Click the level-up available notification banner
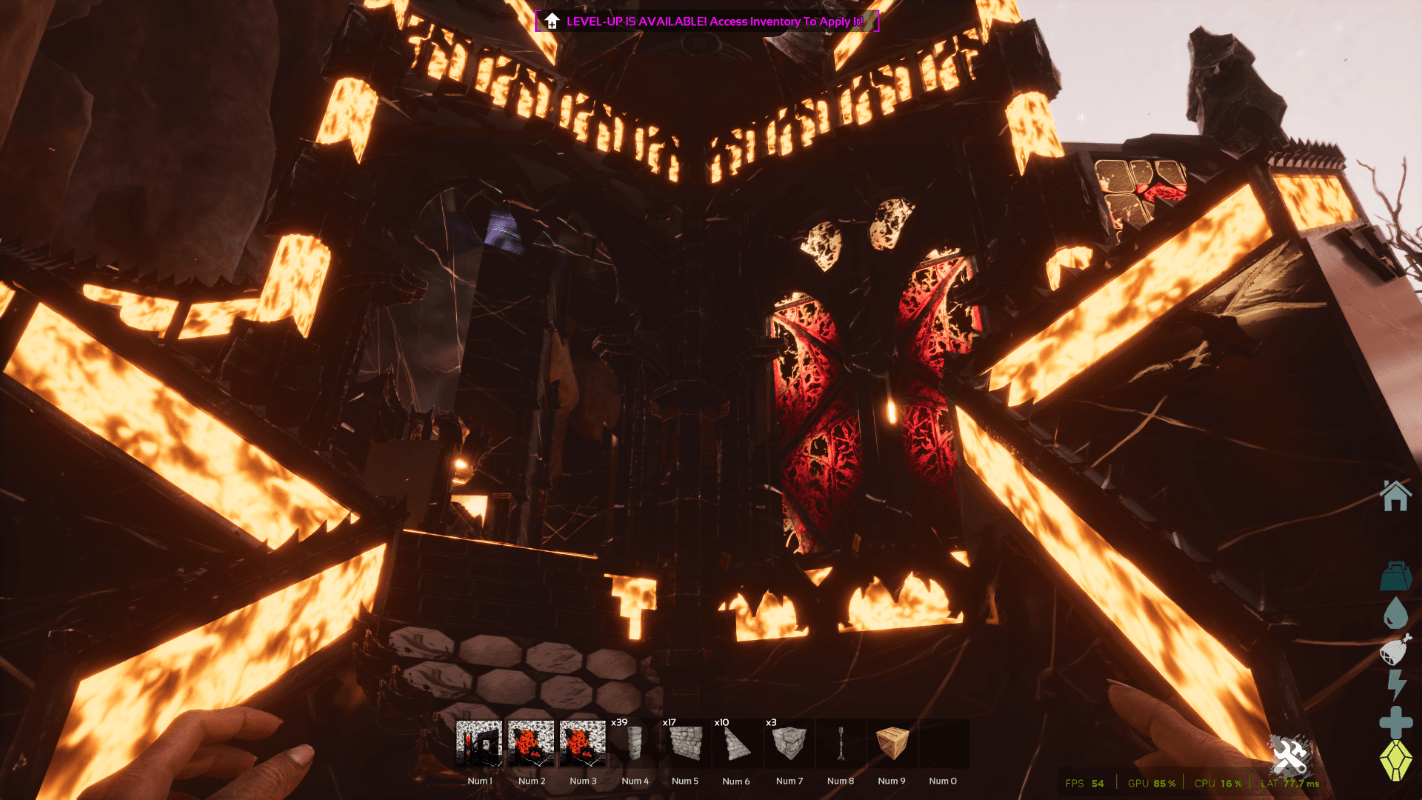 (x=707, y=20)
